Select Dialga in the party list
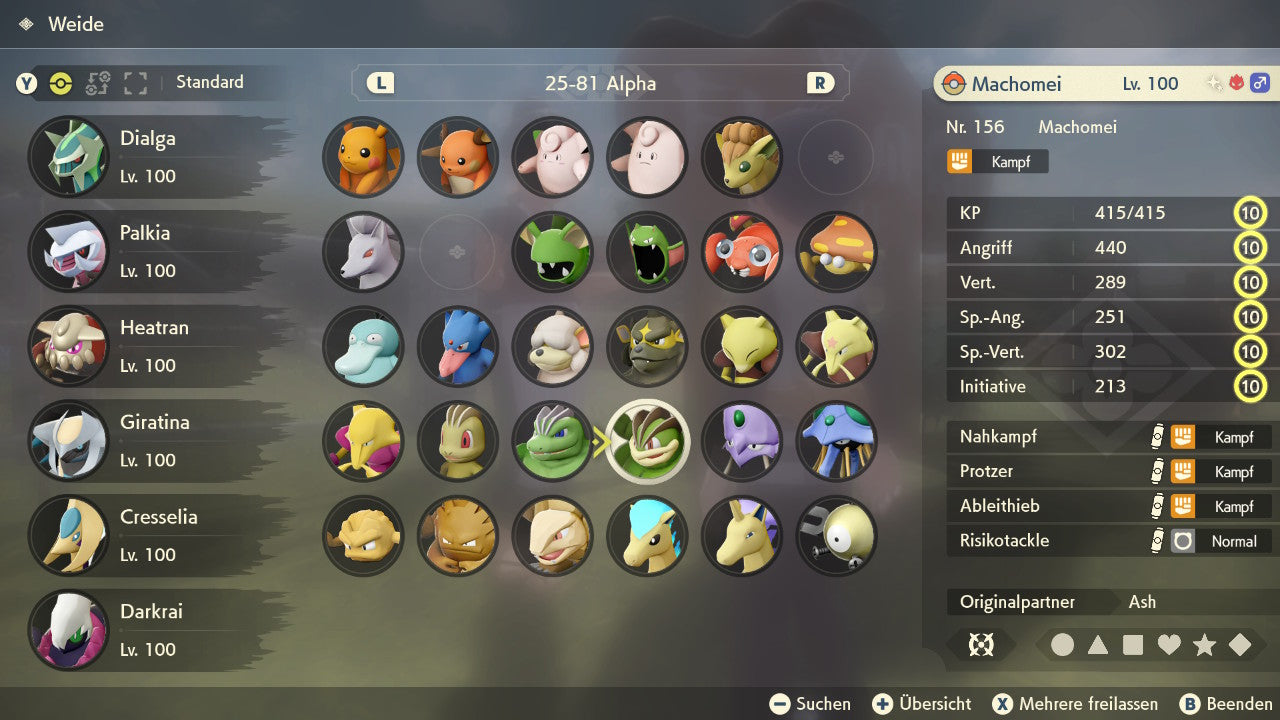Image resolution: width=1280 pixels, height=720 pixels. (x=150, y=157)
